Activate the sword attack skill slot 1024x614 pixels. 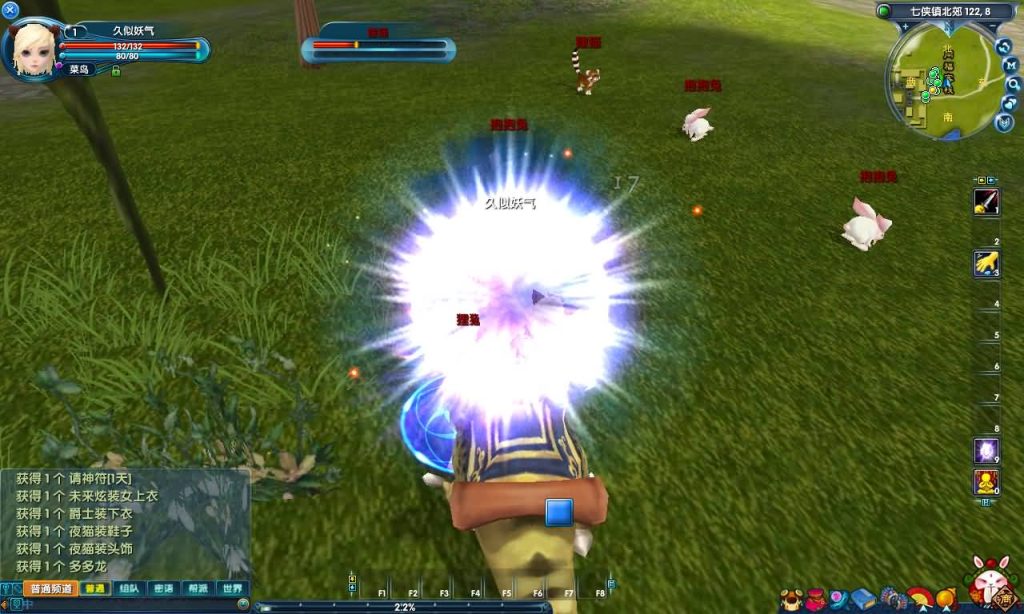(x=987, y=202)
